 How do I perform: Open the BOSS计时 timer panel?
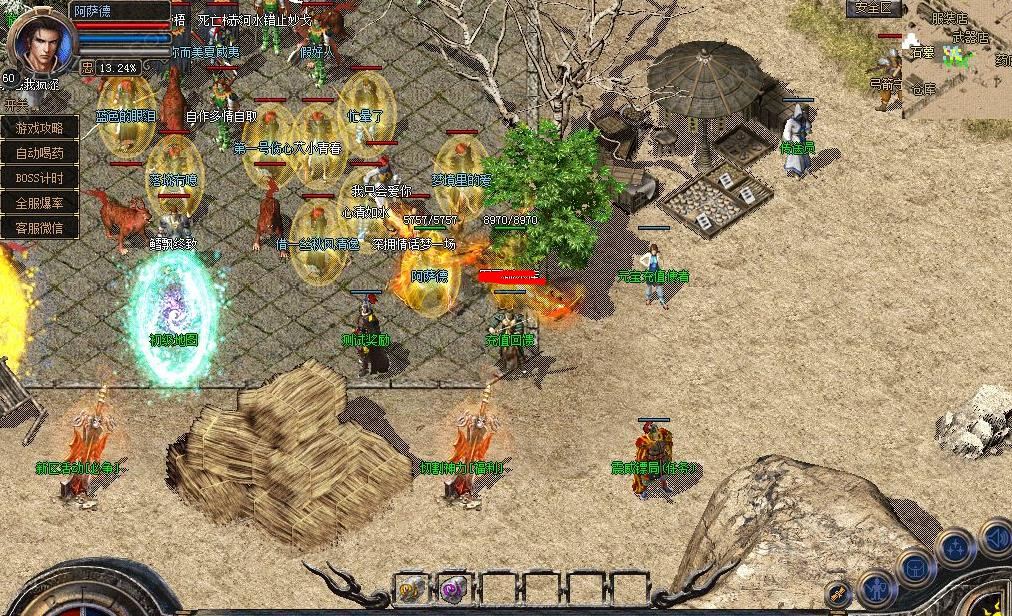point(39,178)
